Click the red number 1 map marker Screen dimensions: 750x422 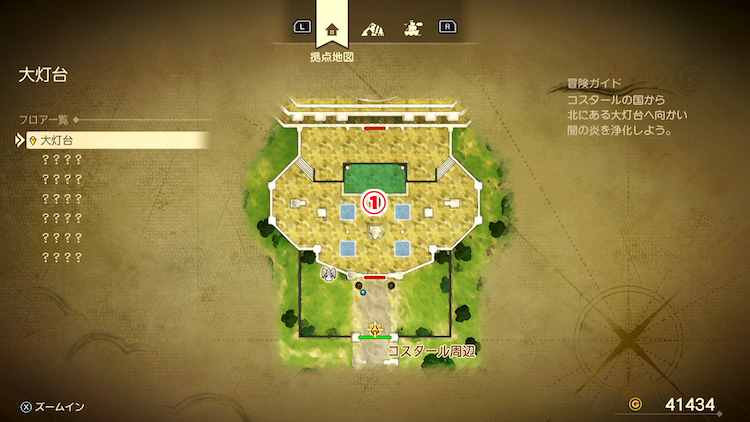375,202
